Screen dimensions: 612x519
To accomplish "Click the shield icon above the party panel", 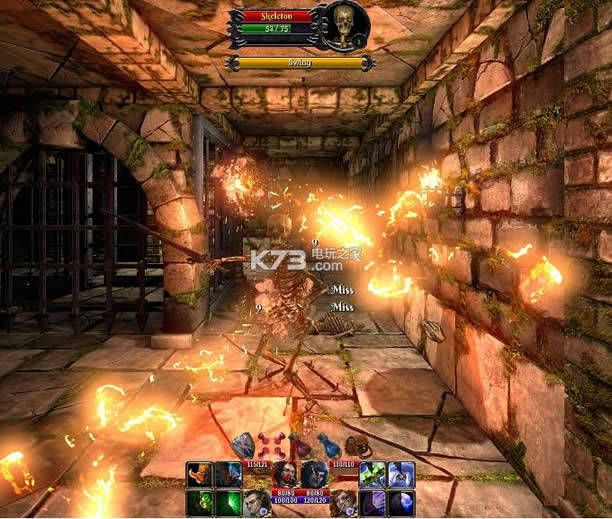I will click(x=242, y=446).
